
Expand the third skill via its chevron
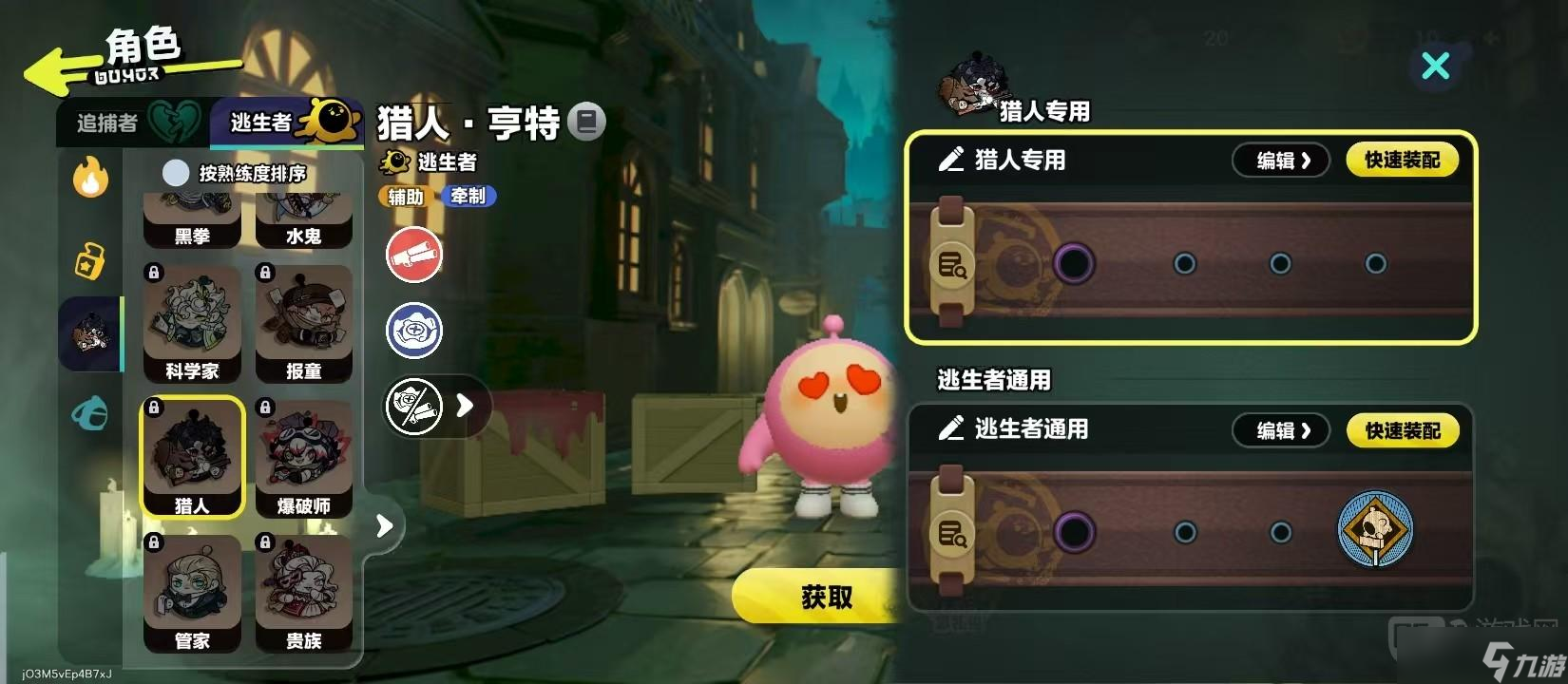[x=466, y=406]
